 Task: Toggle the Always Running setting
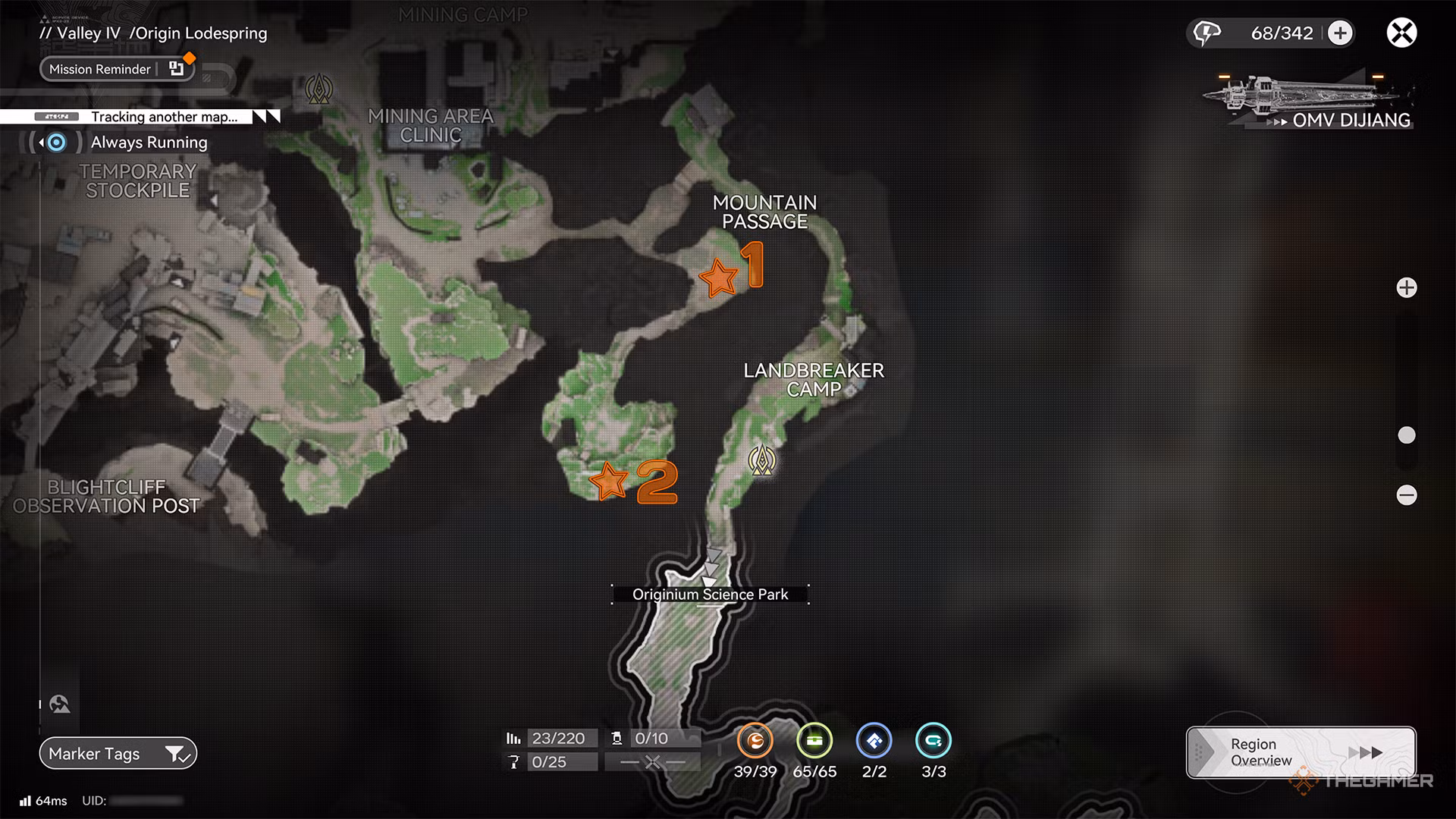54,142
